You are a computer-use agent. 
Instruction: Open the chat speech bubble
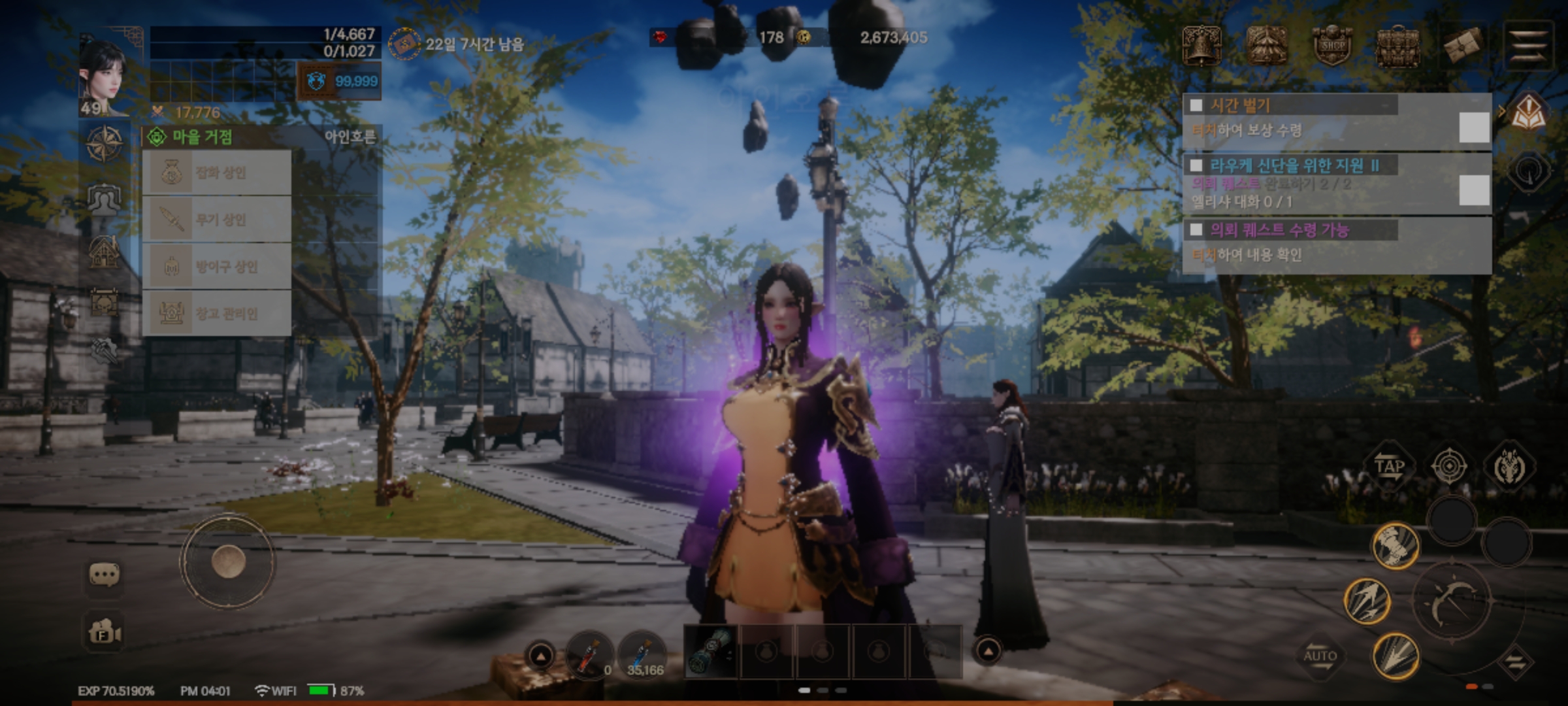pos(104,575)
